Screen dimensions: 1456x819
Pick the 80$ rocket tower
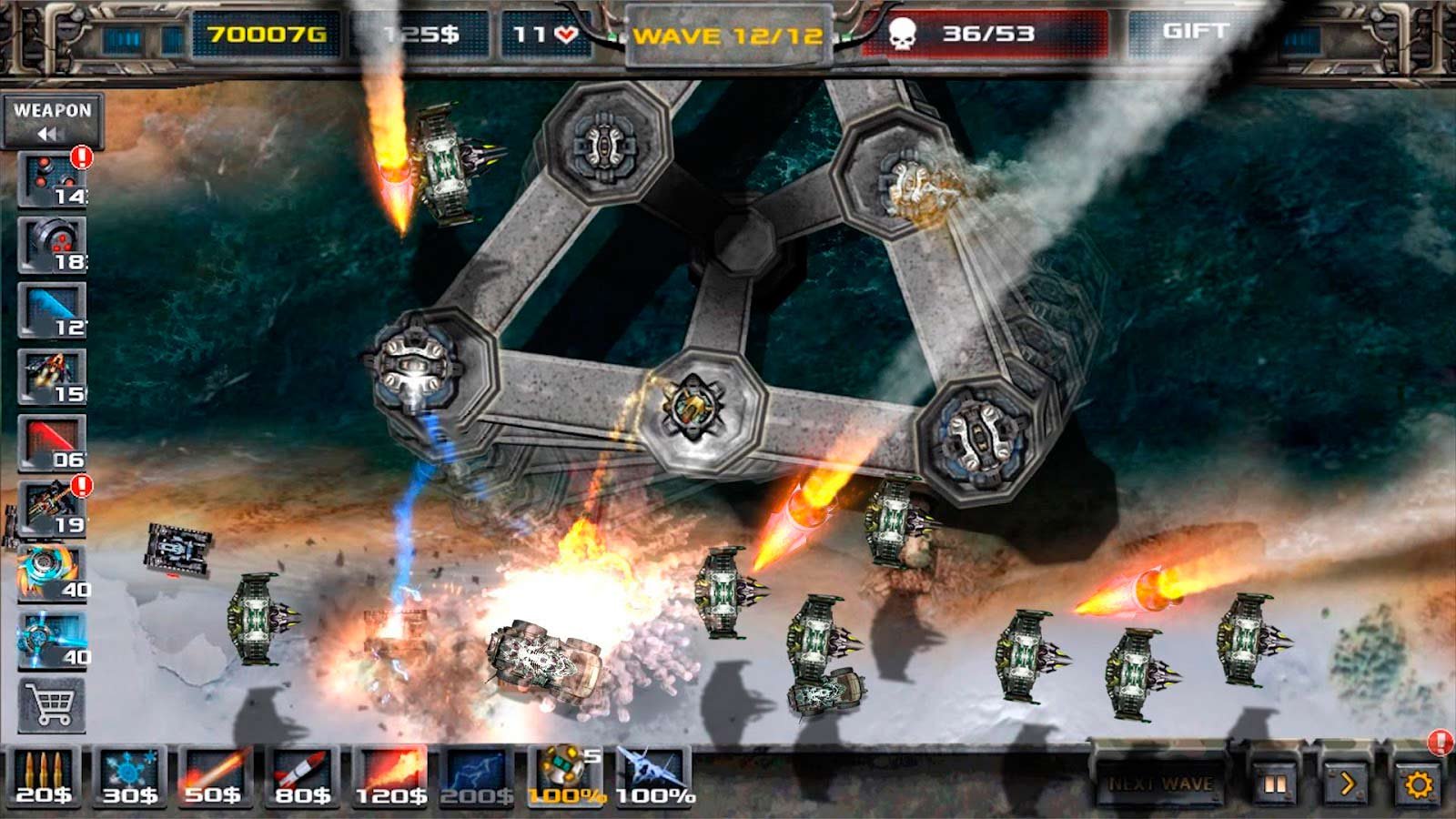302,778
